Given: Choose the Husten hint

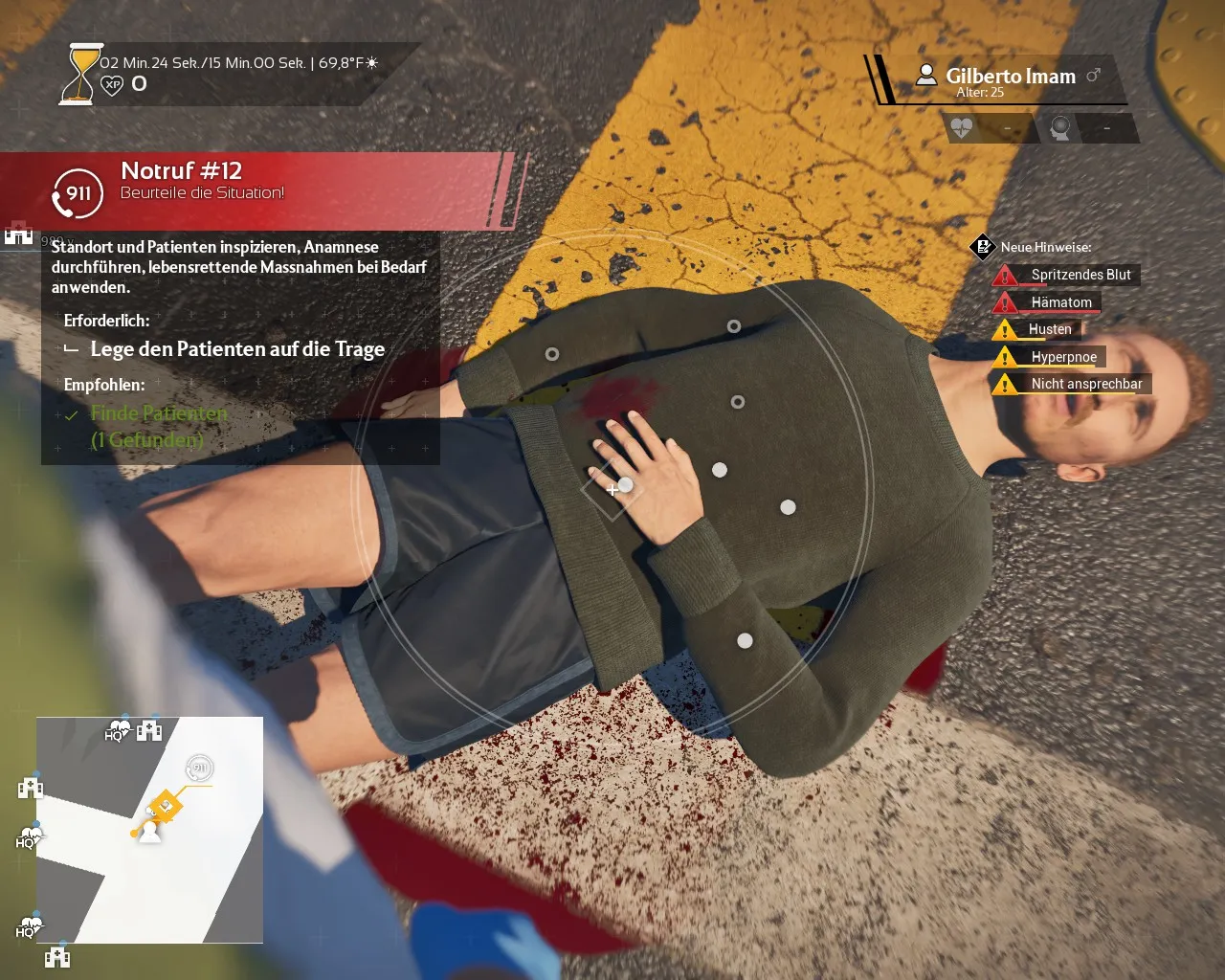Looking at the screenshot, I should 1049,329.
